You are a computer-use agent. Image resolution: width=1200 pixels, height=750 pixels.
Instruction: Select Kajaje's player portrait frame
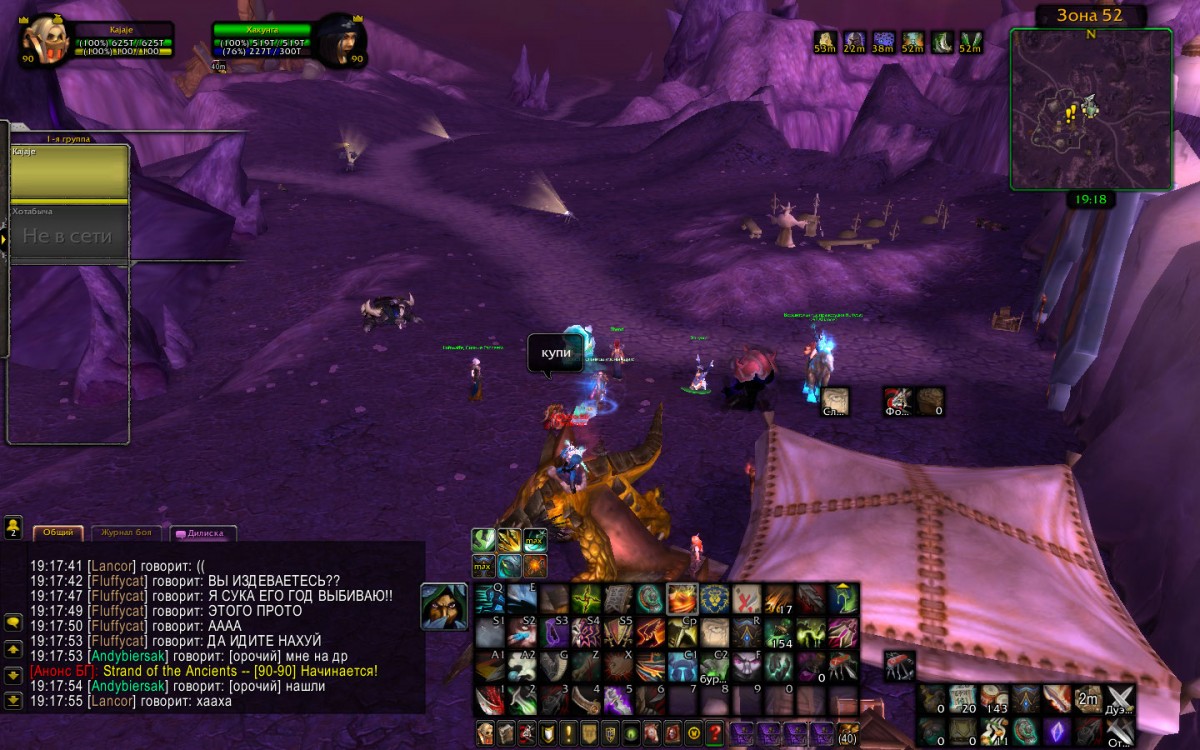tap(44, 40)
